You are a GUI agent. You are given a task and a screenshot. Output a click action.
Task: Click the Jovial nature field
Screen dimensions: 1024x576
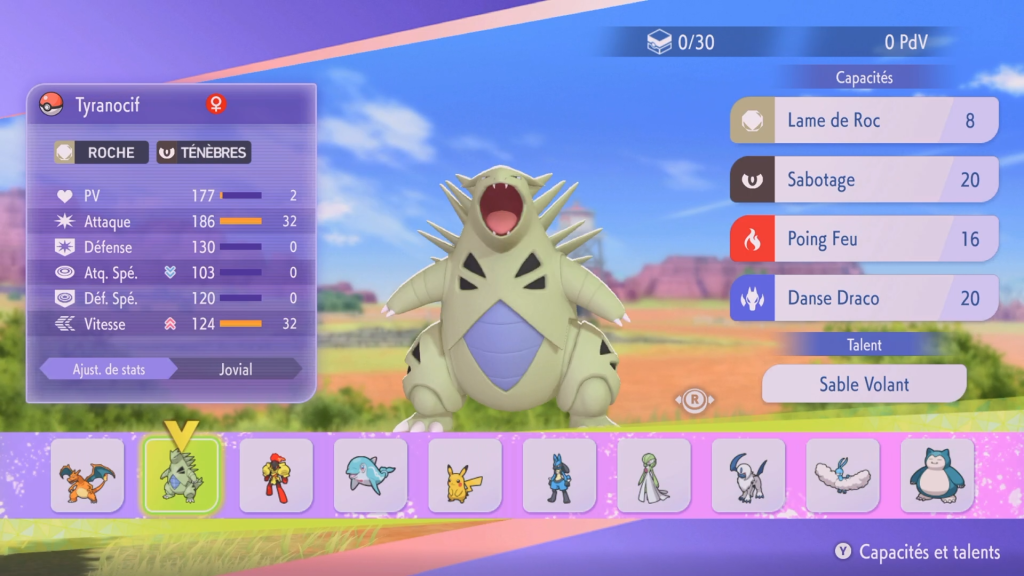point(236,369)
